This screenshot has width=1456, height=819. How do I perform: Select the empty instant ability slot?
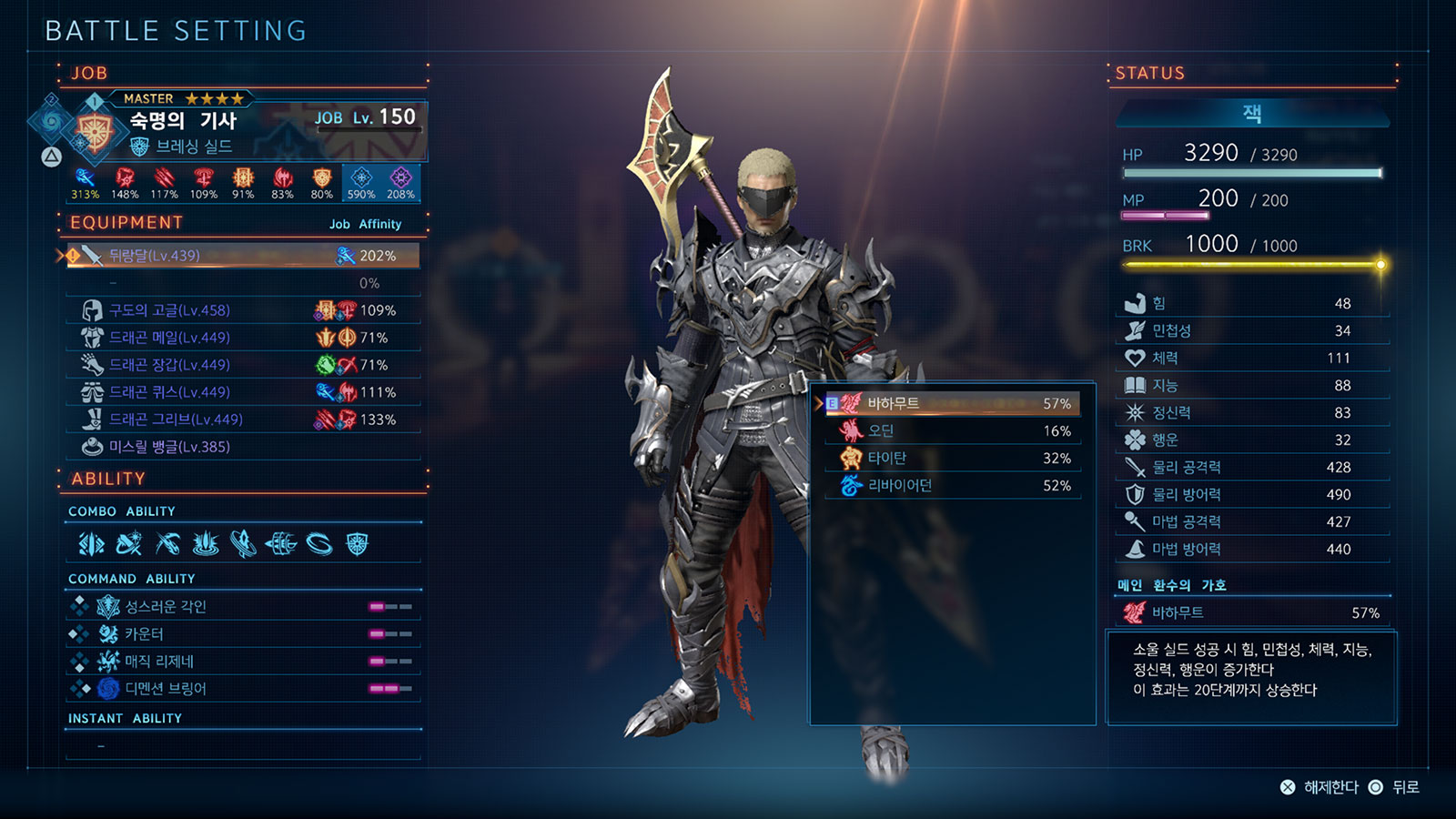243,746
